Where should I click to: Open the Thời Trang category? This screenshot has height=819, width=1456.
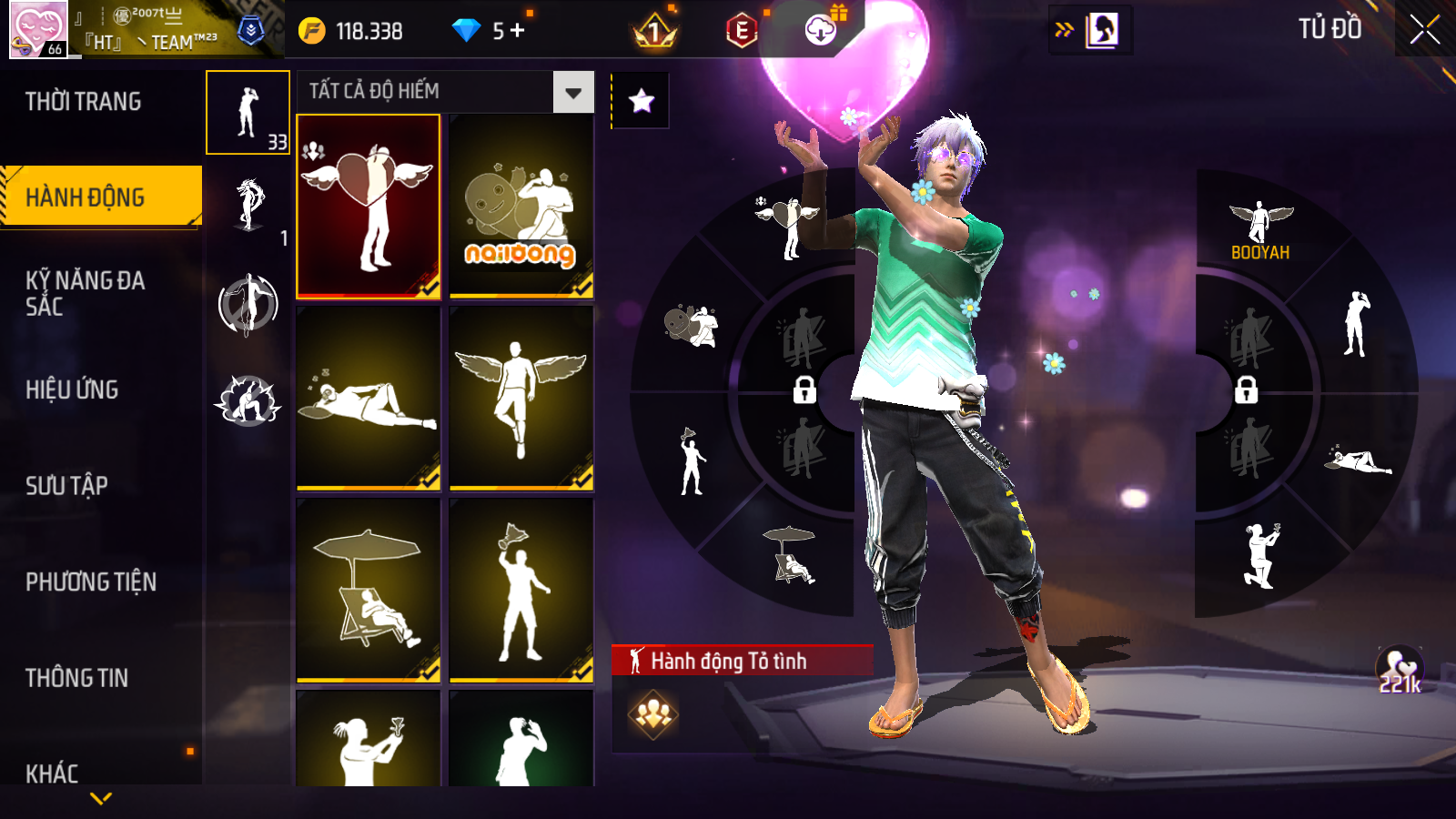pyautogui.click(x=84, y=102)
